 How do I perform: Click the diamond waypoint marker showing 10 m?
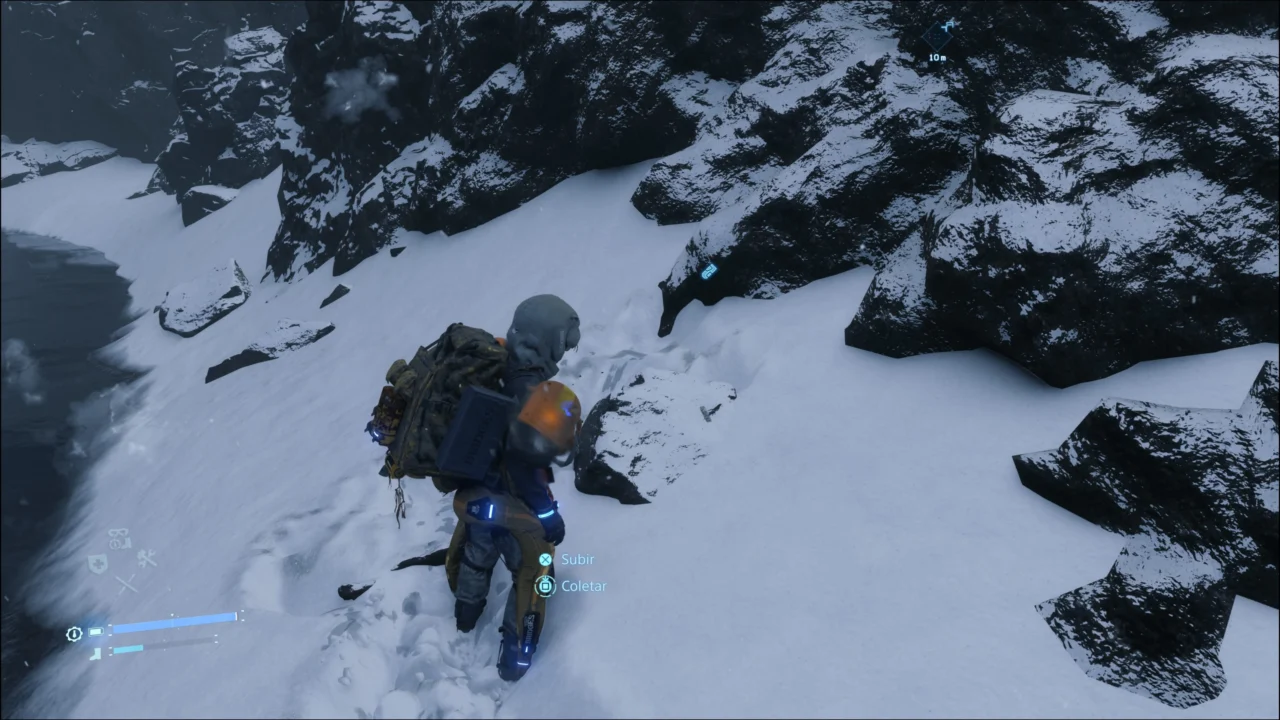coord(938,36)
